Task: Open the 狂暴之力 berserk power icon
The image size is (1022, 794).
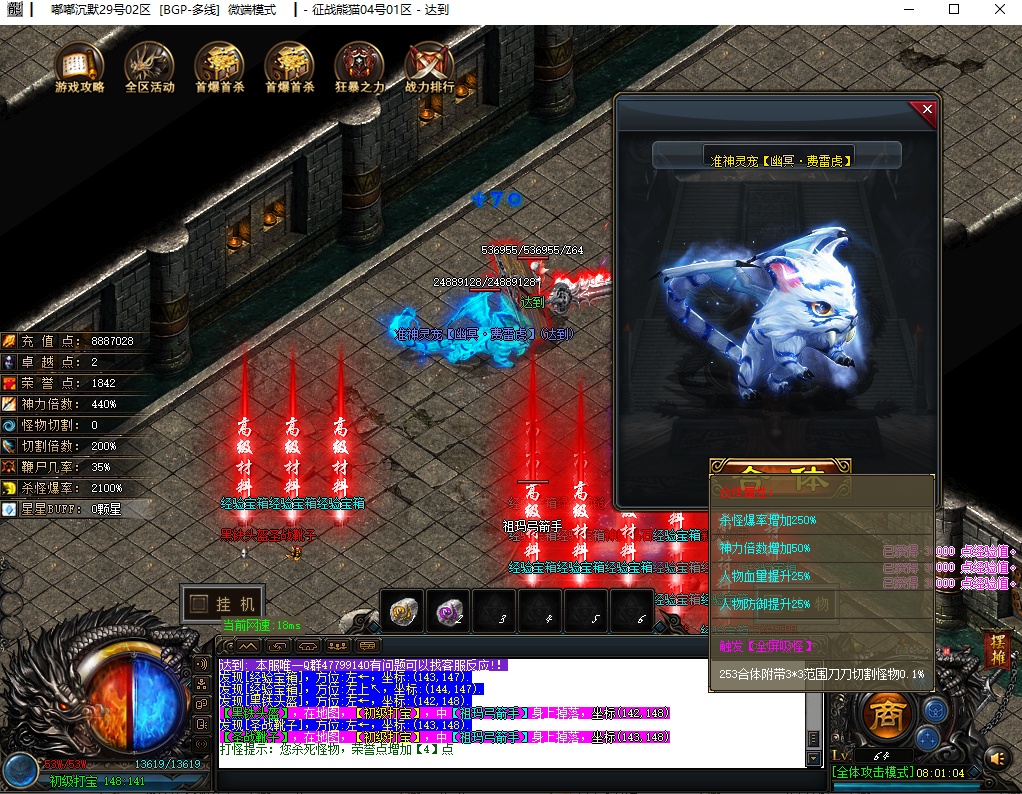Action: (x=359, y=64)
